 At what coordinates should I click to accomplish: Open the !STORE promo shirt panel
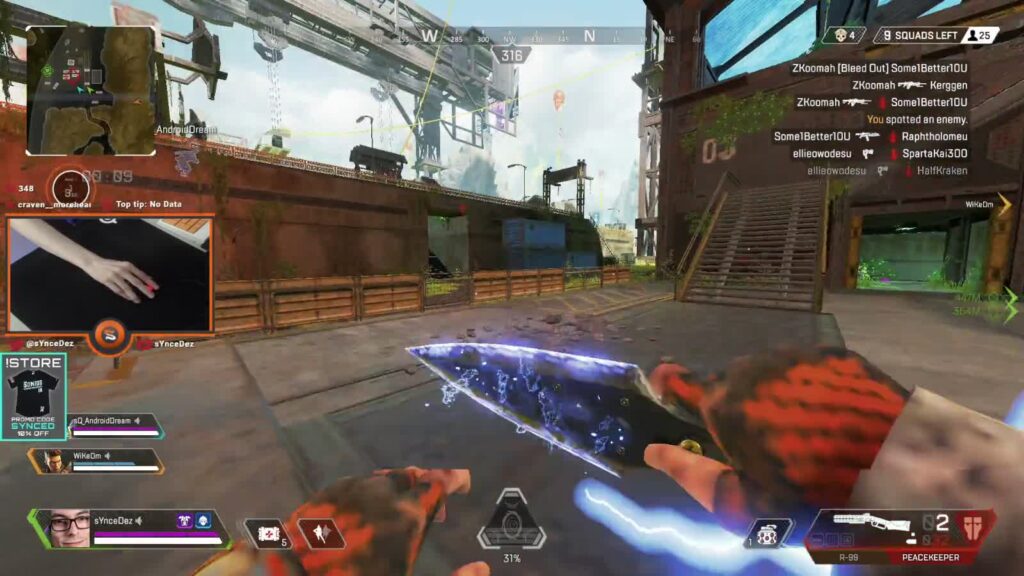34,396
